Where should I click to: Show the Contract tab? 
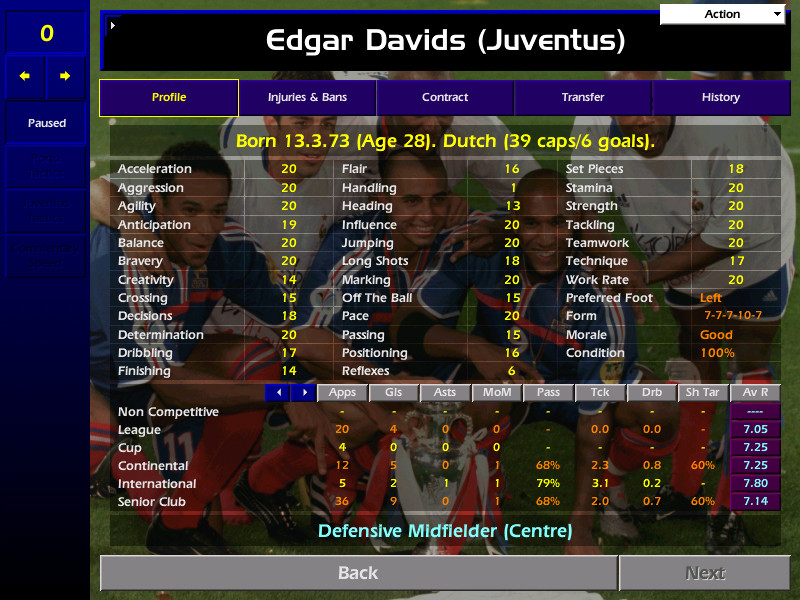click(x=445, y=98)
